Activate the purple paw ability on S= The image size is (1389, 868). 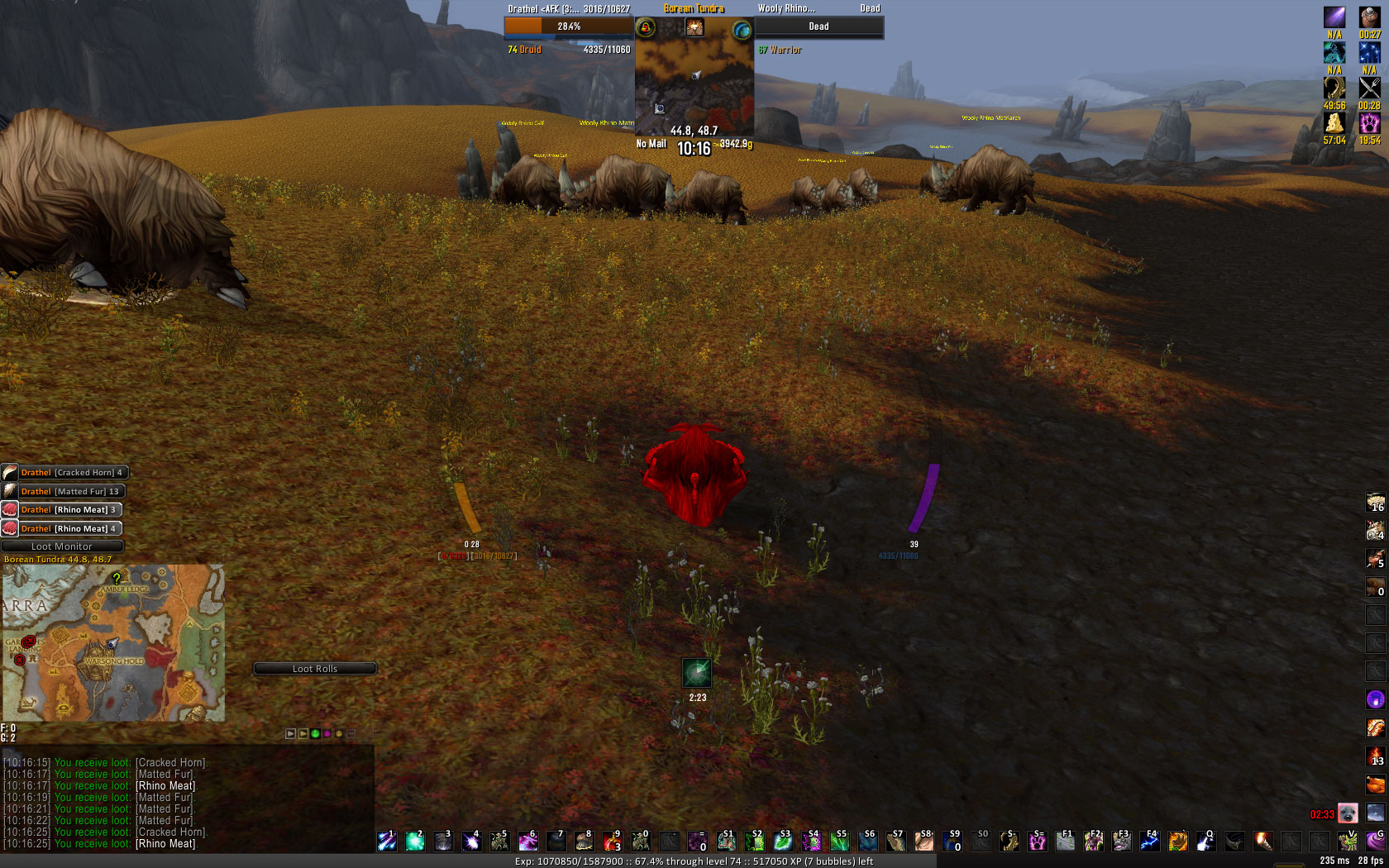tap(1037, 842)
